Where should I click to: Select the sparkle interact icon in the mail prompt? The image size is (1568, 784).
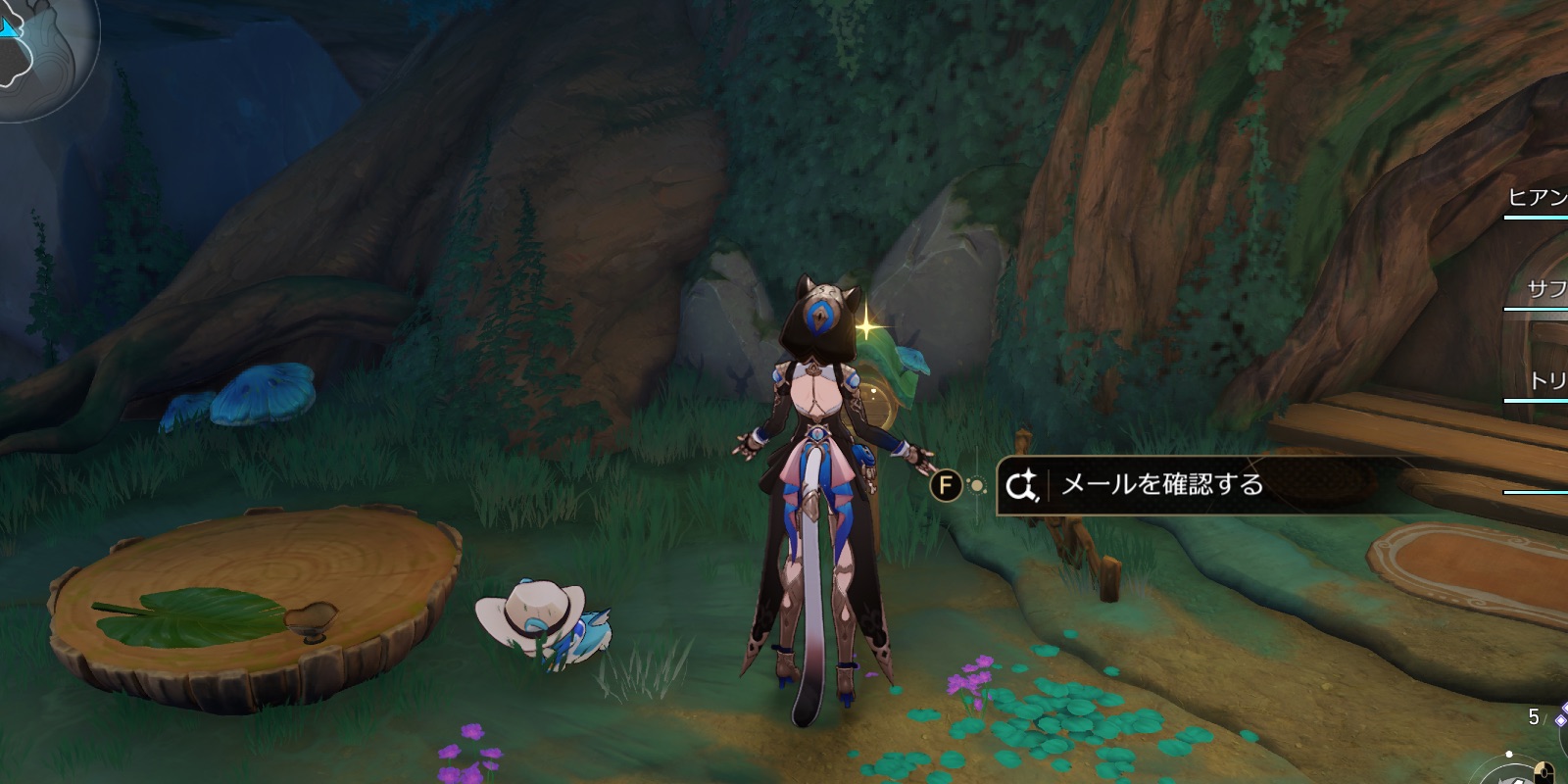(x=1021, y=484)
